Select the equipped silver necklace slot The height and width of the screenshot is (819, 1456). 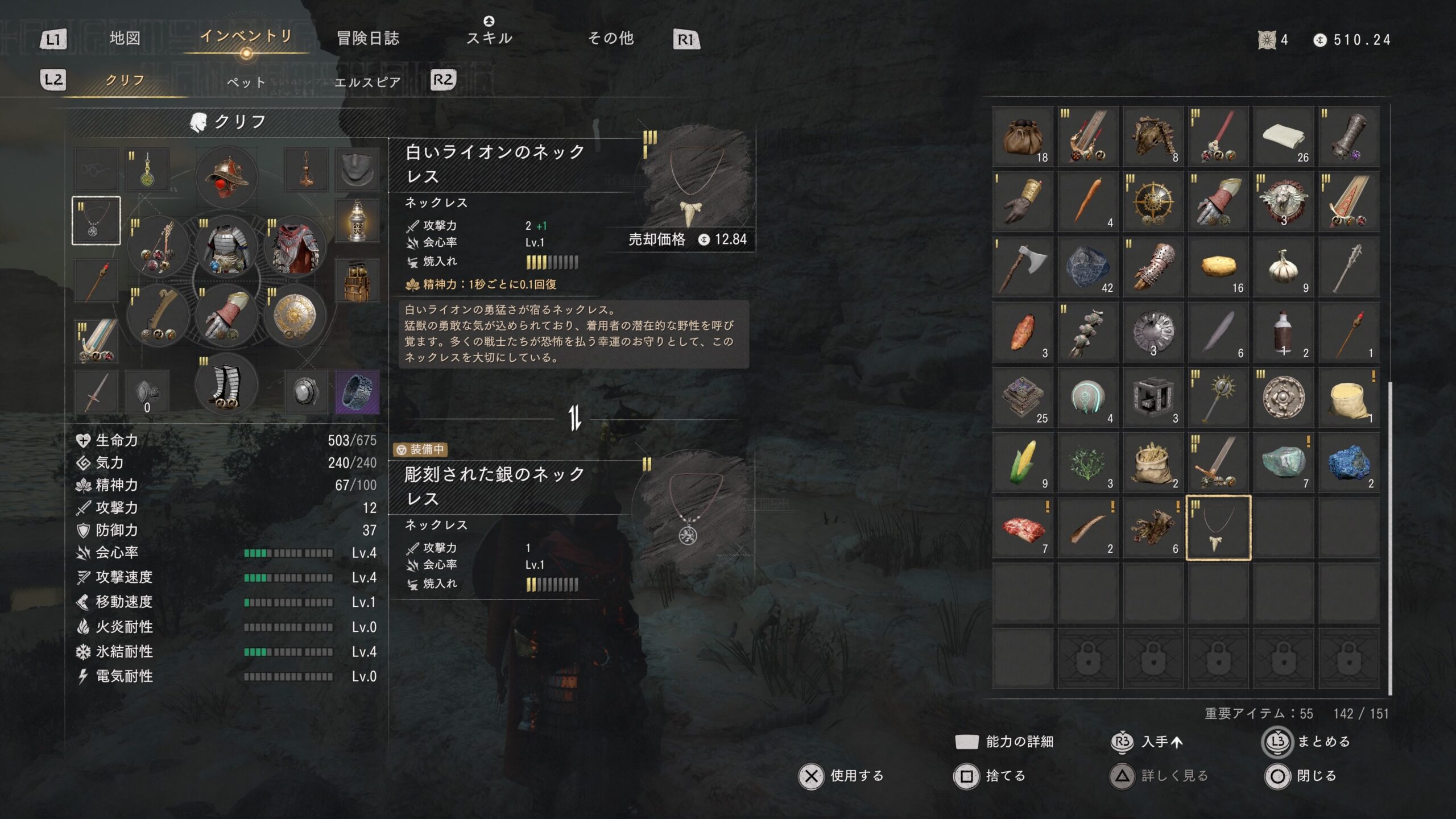pos(96,221)
